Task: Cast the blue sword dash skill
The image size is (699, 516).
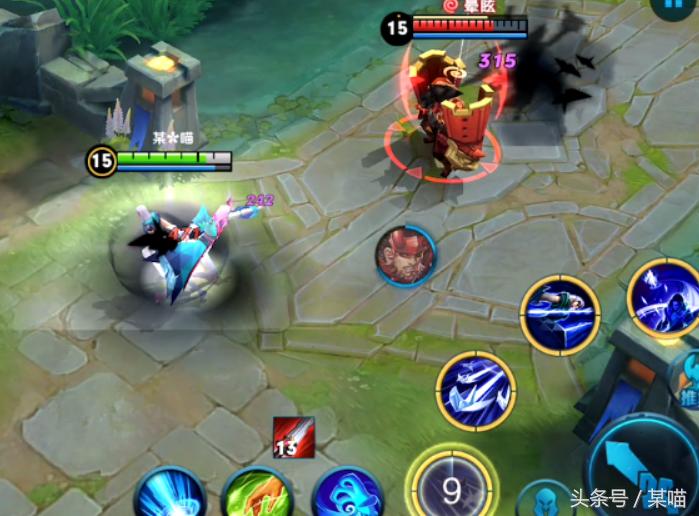Action: click(560, 315)
